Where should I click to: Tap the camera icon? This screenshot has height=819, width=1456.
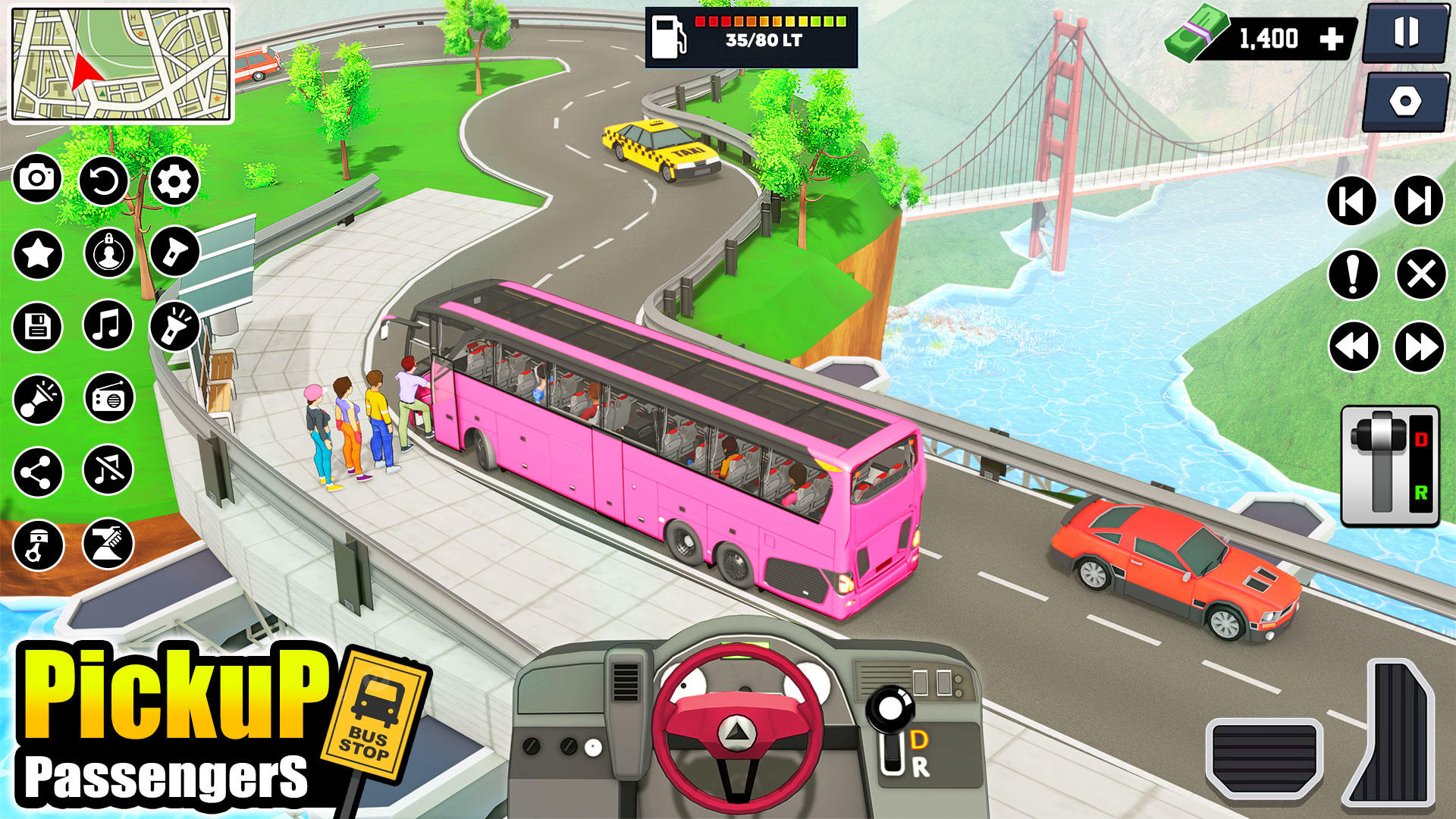click(x=36, y=179)
